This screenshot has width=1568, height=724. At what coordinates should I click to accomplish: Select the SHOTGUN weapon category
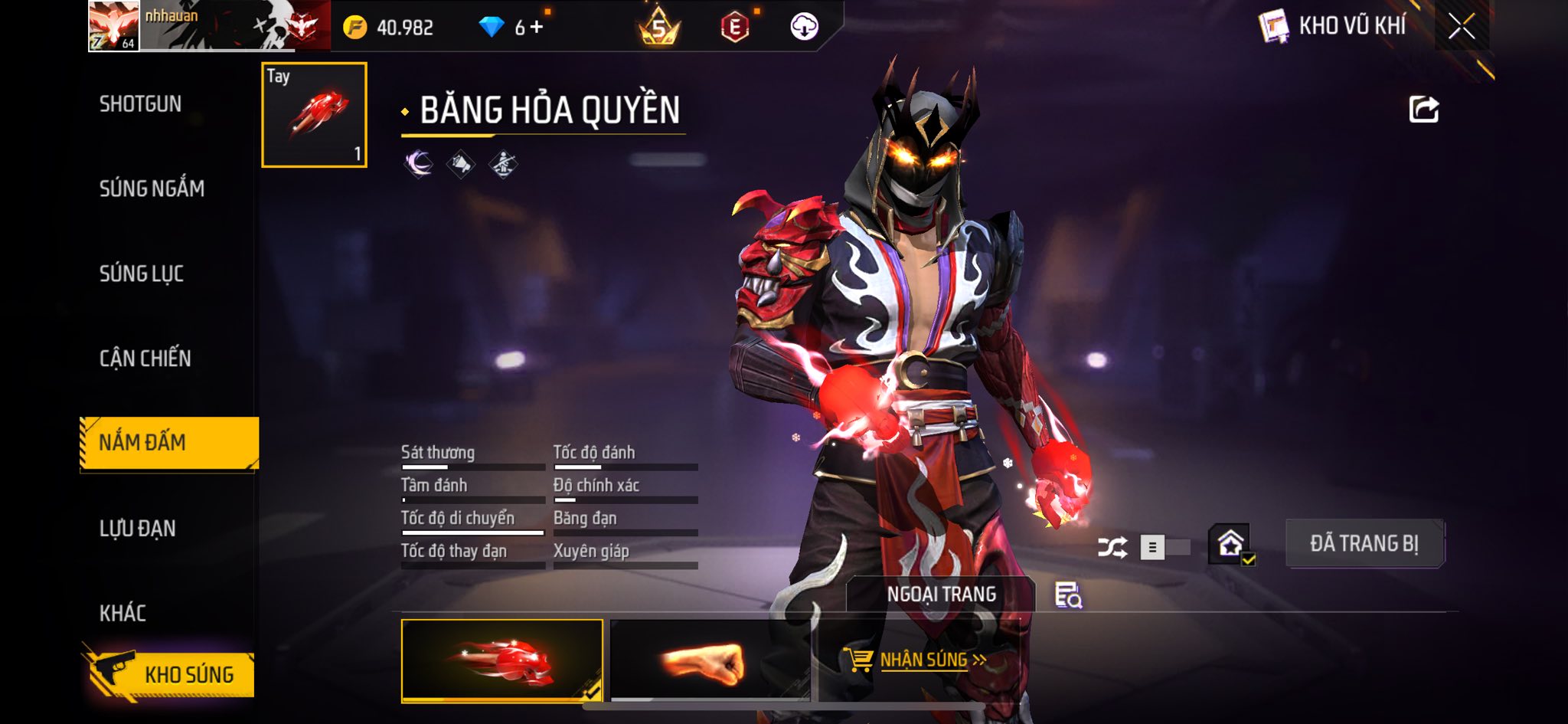141,104
